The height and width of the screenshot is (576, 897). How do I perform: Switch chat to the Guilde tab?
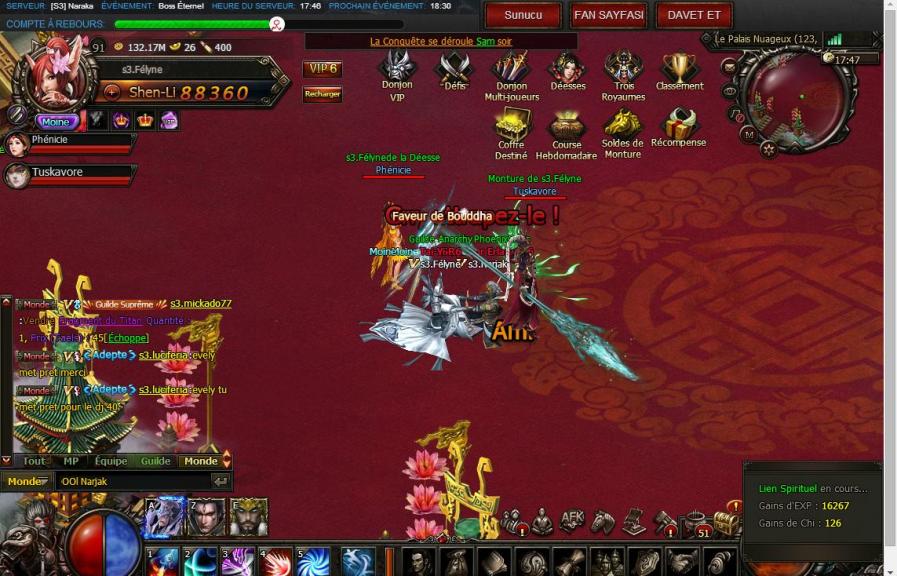click(x=155, y=461)
